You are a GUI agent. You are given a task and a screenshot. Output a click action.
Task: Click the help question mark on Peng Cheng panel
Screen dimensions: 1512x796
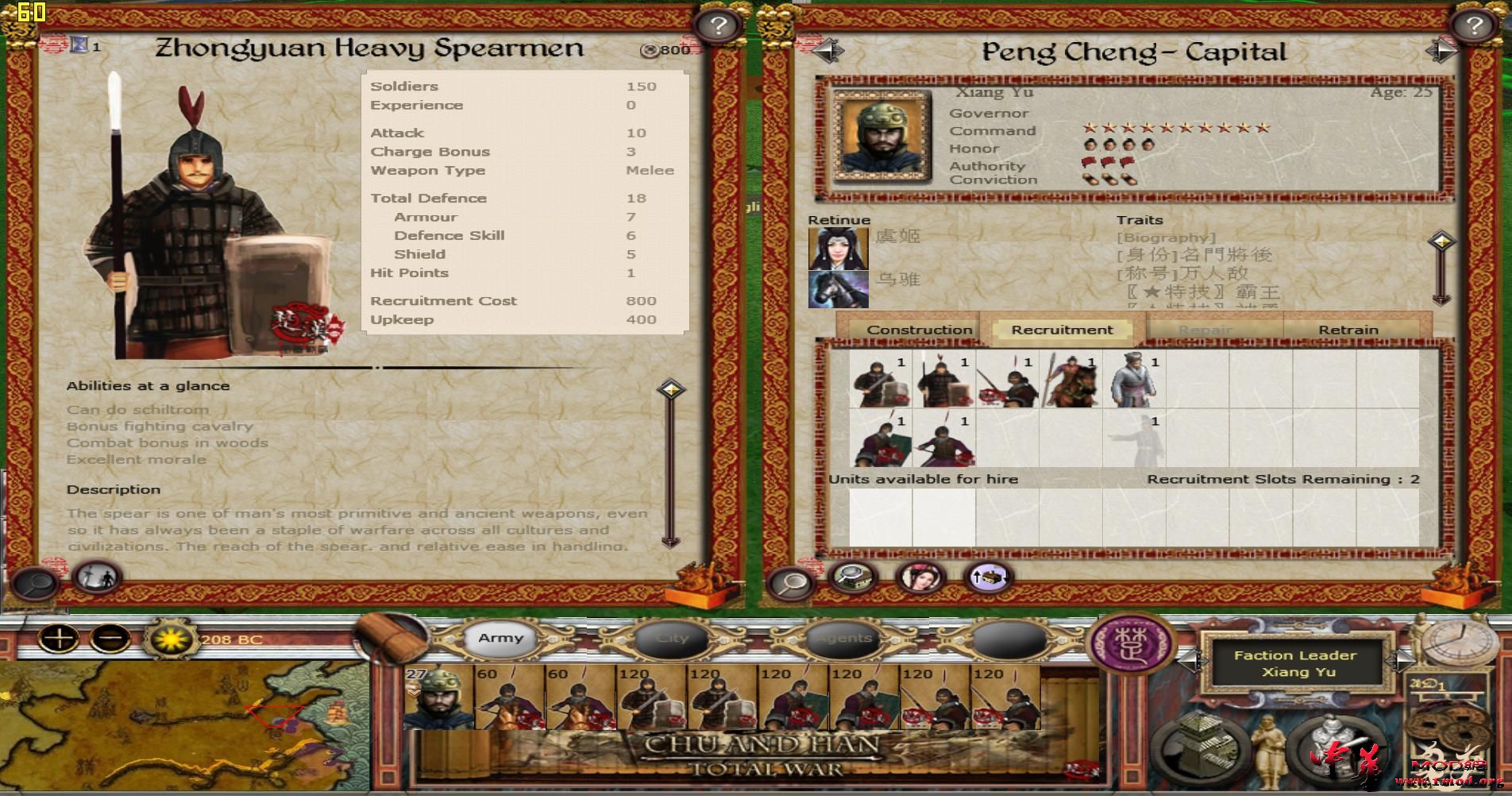[1474, 24]
